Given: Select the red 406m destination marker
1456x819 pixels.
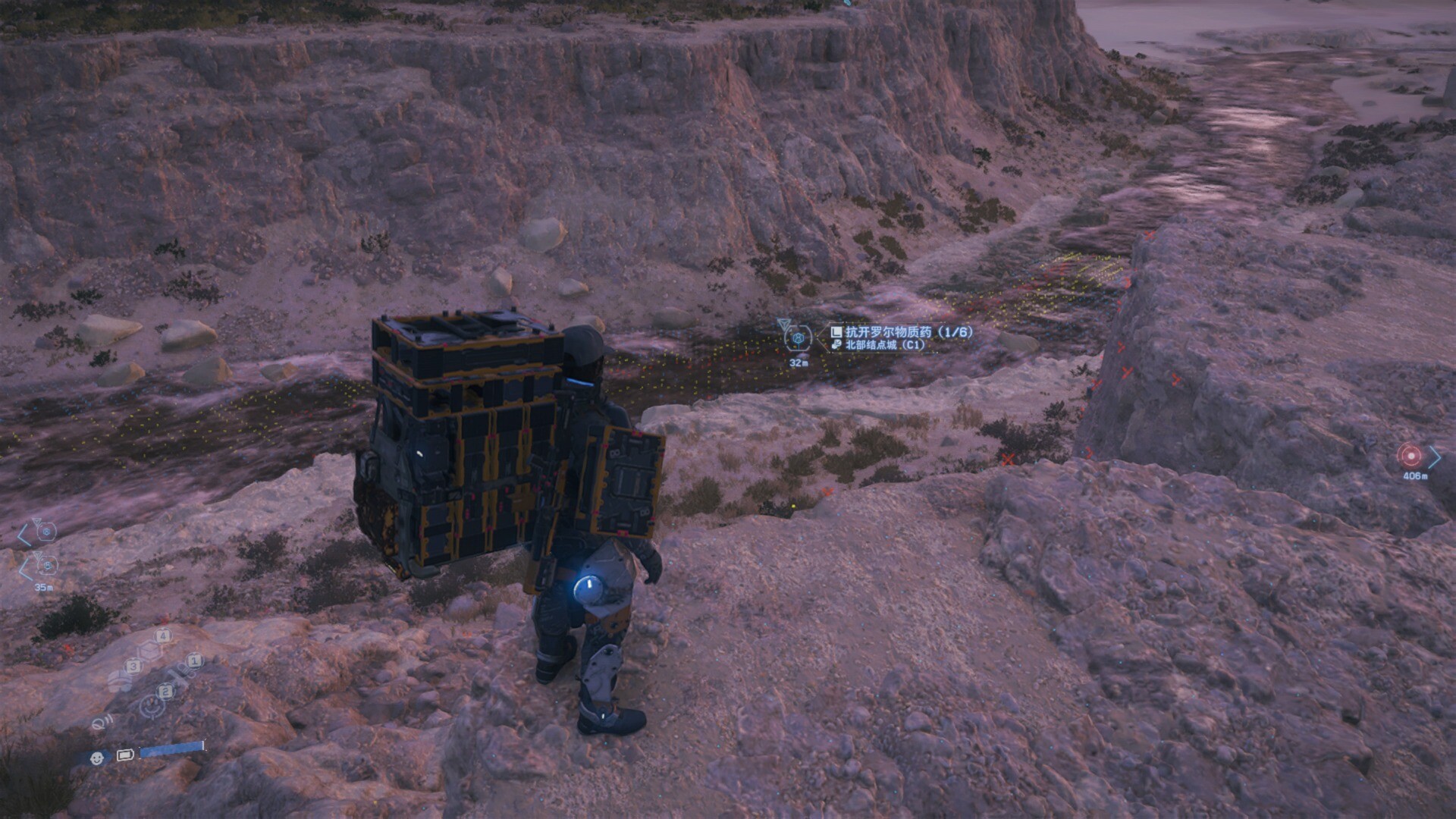Looking at the screenshot, I should (x=1410, y=456).
